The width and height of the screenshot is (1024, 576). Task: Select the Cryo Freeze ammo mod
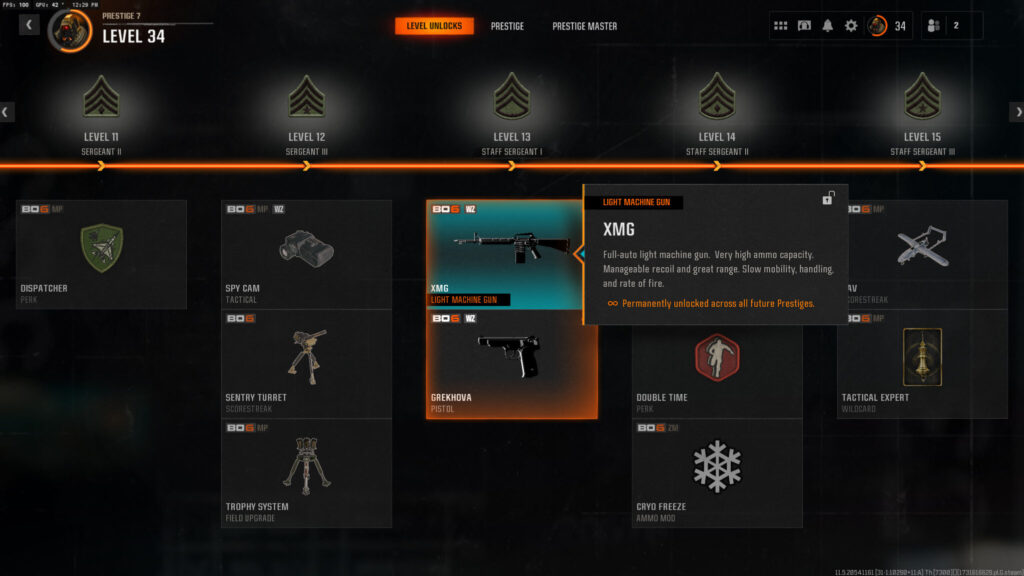[717, 472]
